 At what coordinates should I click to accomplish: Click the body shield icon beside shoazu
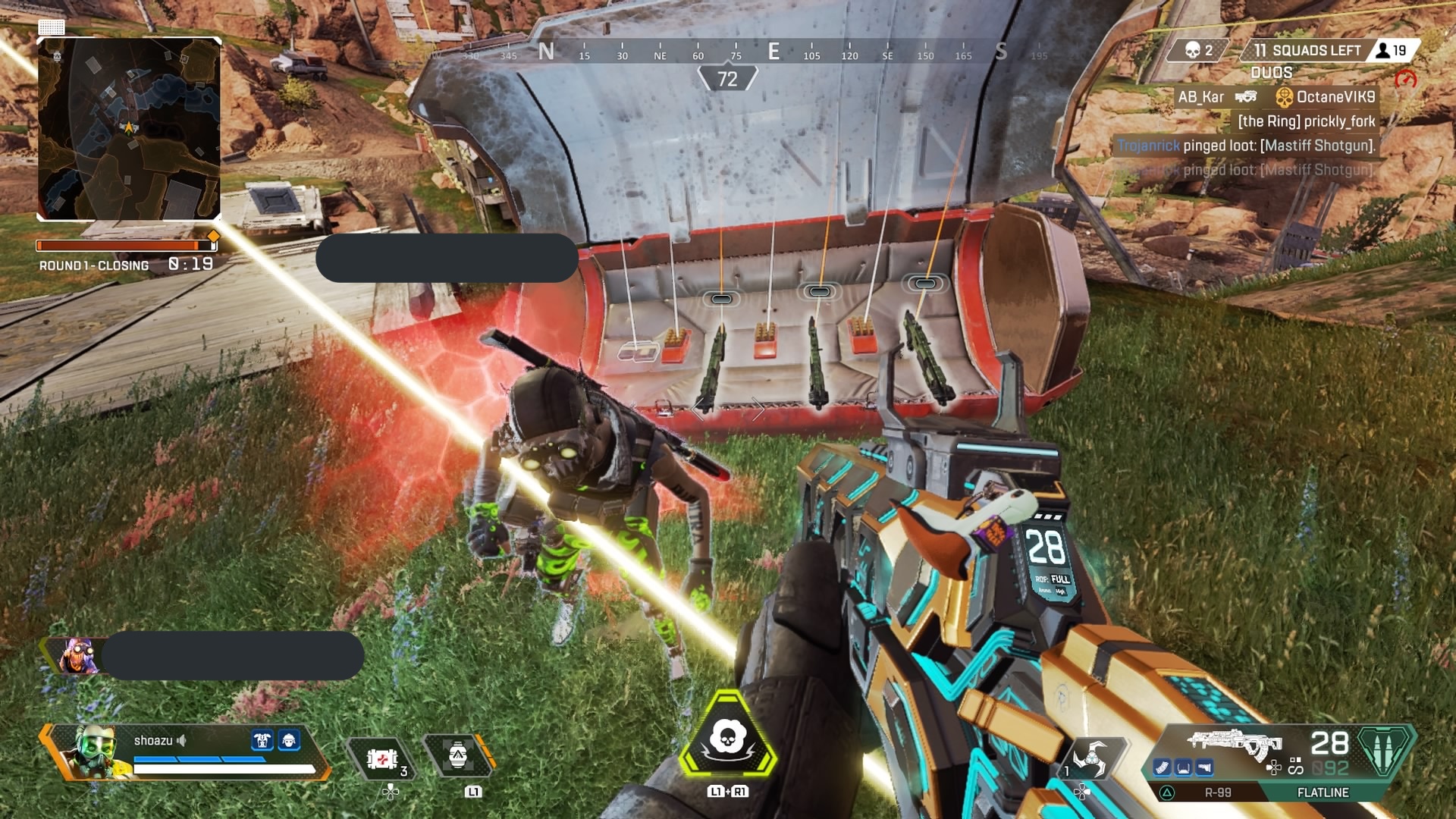tap(262, 740)
